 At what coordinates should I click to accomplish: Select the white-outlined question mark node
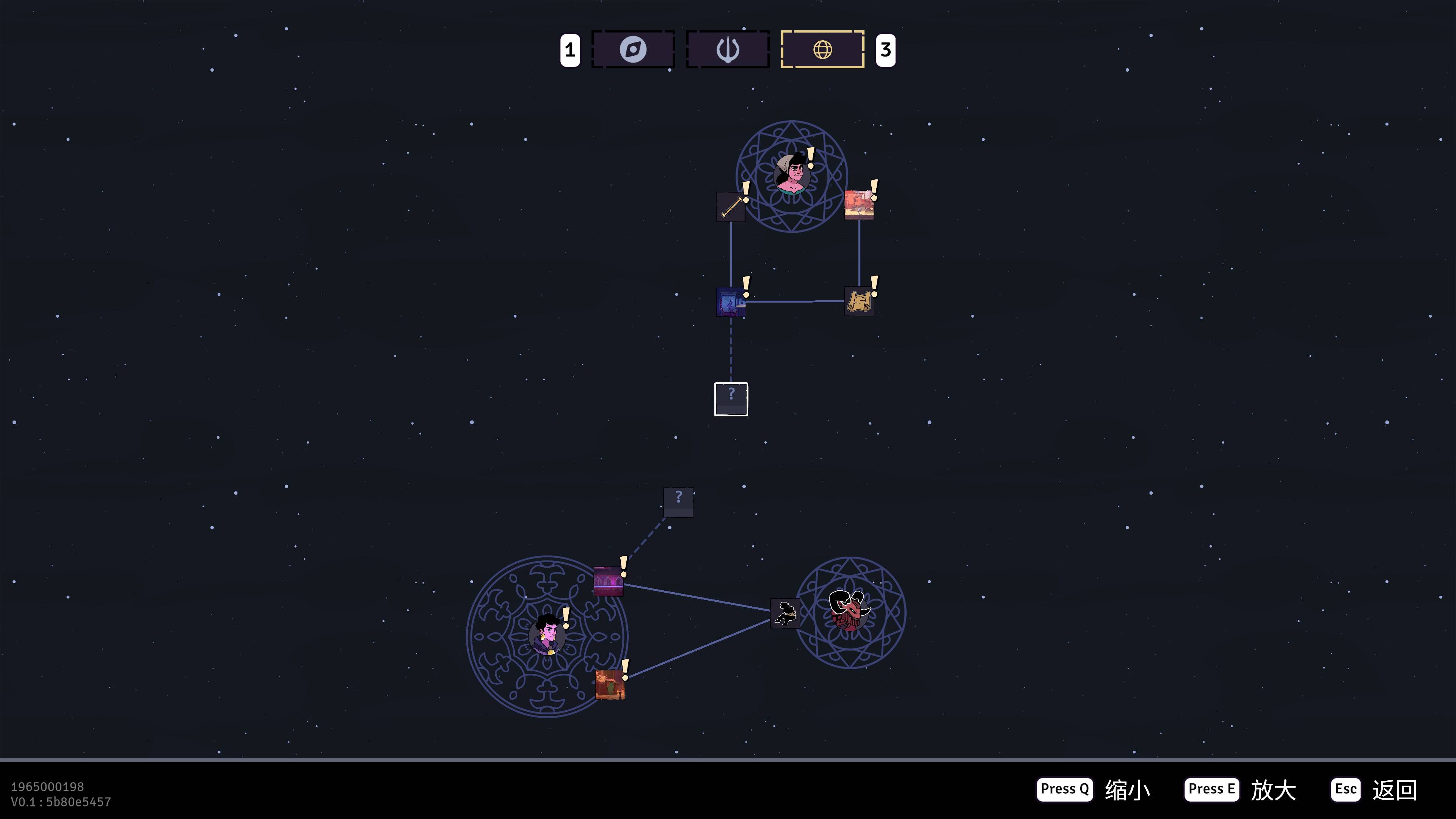click(x=731, y=399)
